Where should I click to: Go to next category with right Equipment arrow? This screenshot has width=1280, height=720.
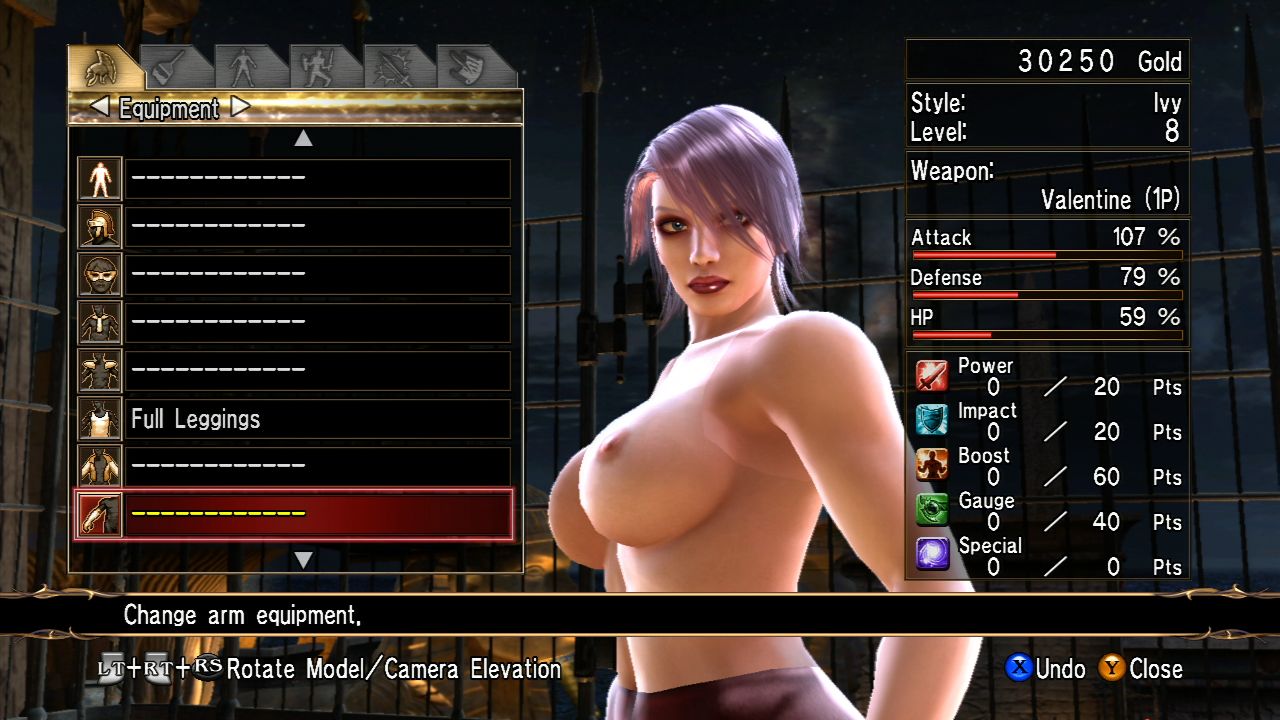pyautogui.click(x=241, y=107)
